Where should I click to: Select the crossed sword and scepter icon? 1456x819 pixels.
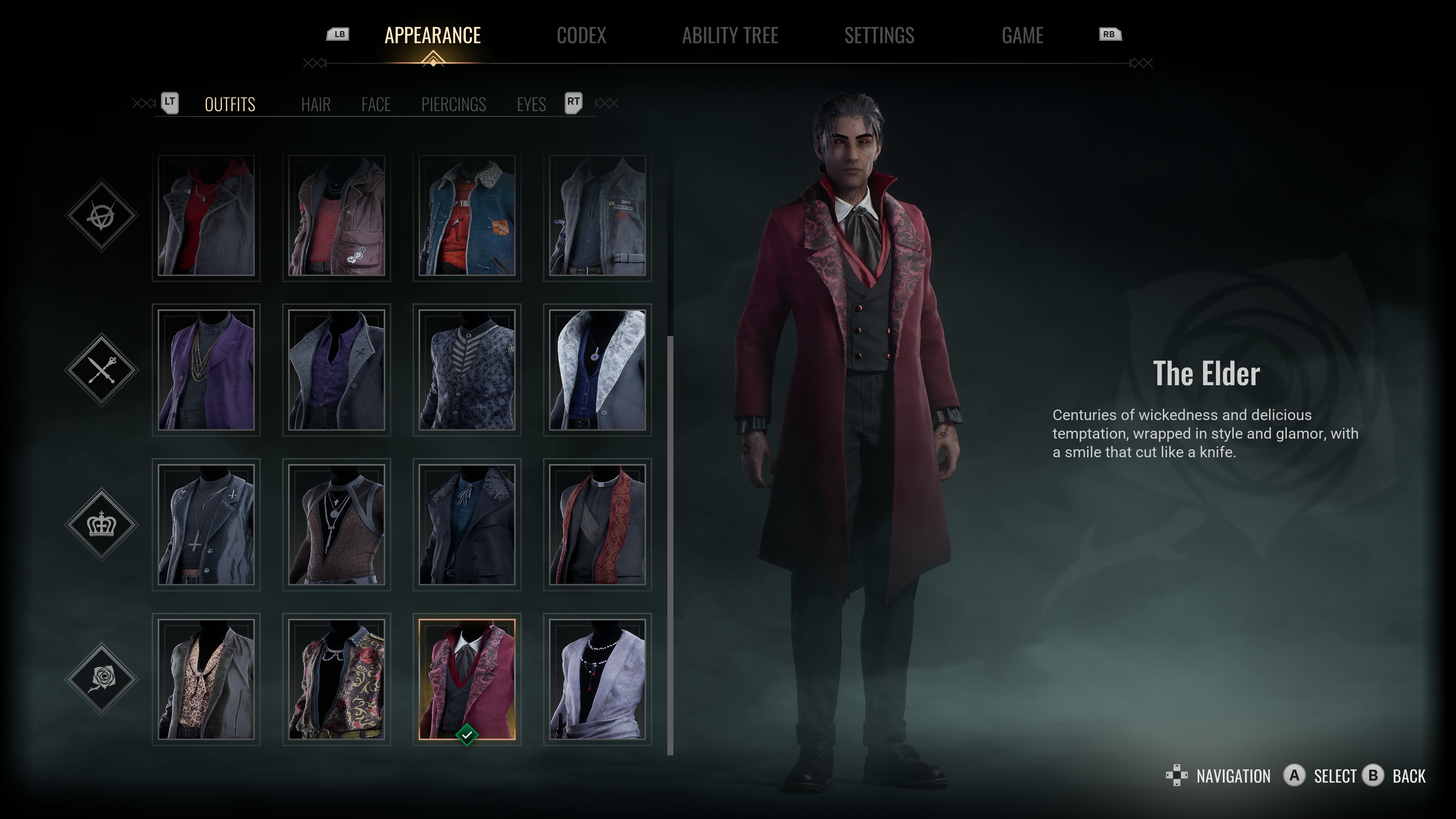(102, 370)
